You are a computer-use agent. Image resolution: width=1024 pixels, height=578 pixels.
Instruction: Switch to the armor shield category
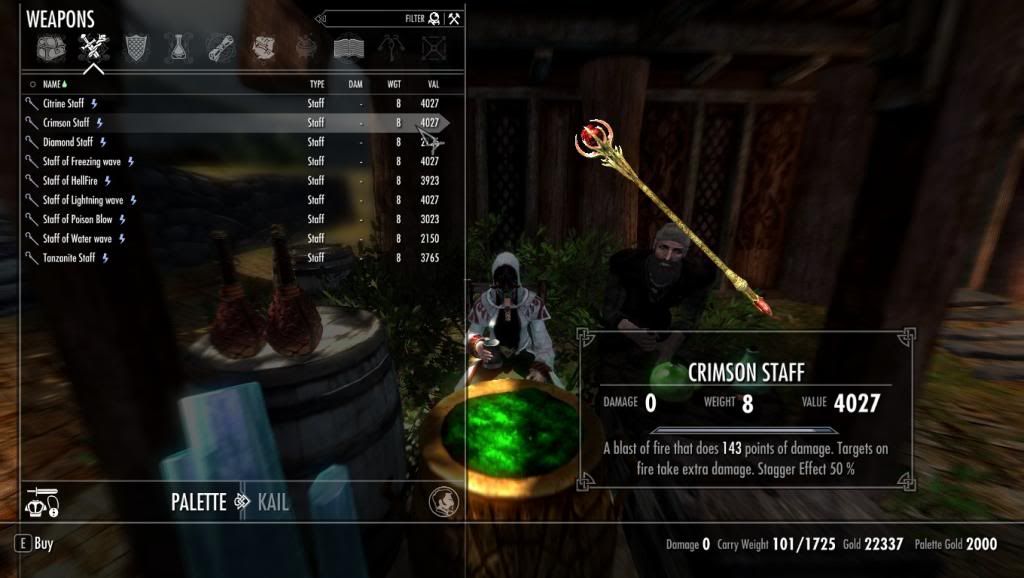point(135,47)
